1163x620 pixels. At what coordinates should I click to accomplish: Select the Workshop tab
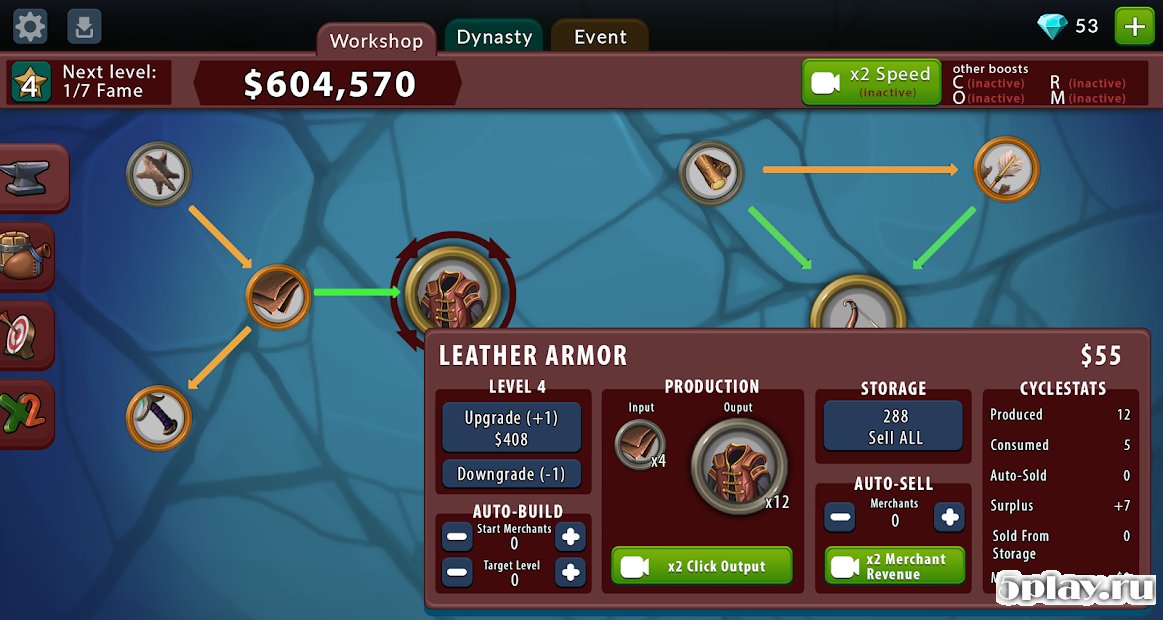(376, 41)
